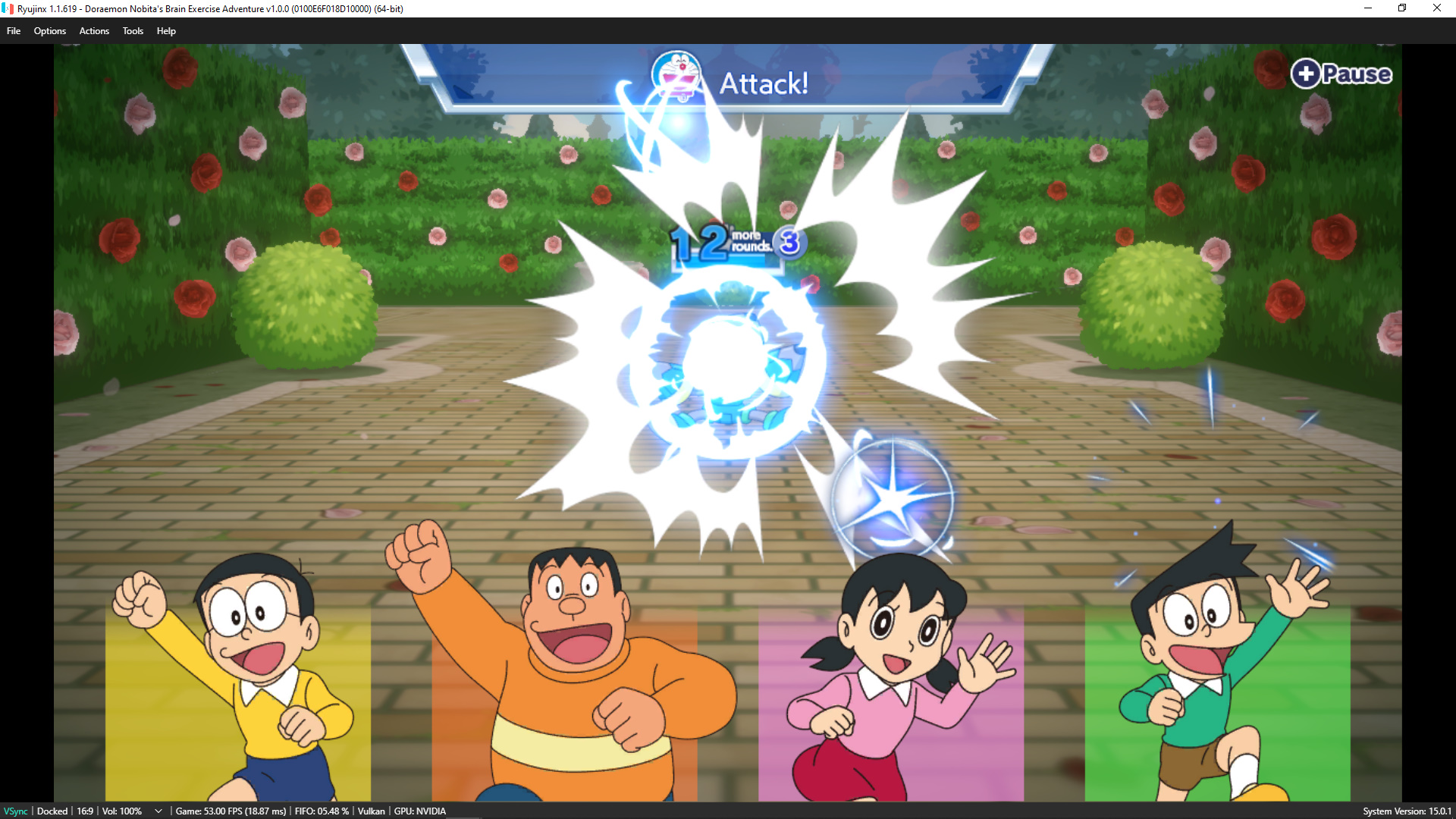This screenshot has height=819, width=1456.
Task: Open the volume slider dropdown arrow
Action: click(158, 811)
